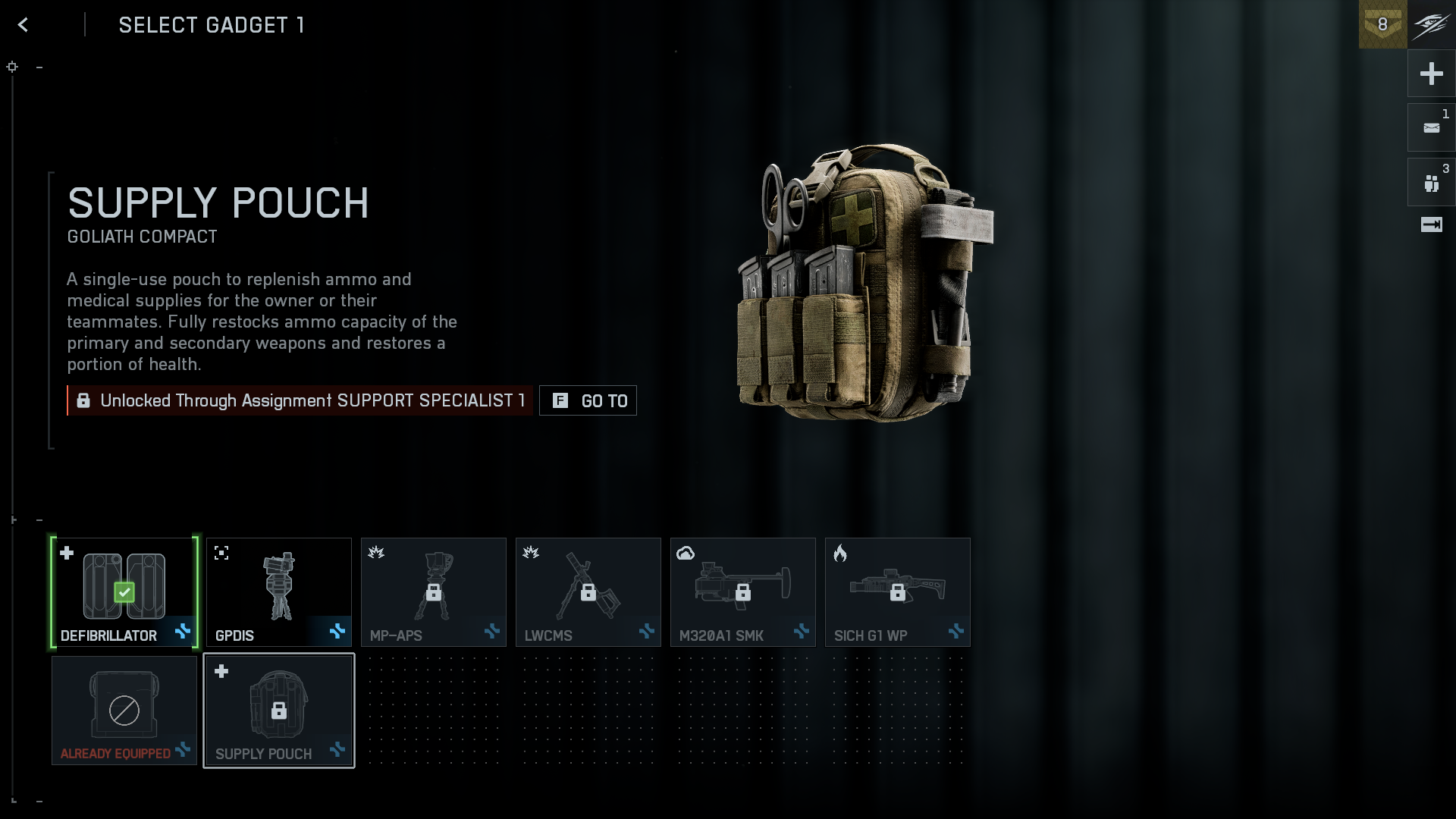Select the locked MP-APS gadget

pyautogui.click(x=434, y=592)
